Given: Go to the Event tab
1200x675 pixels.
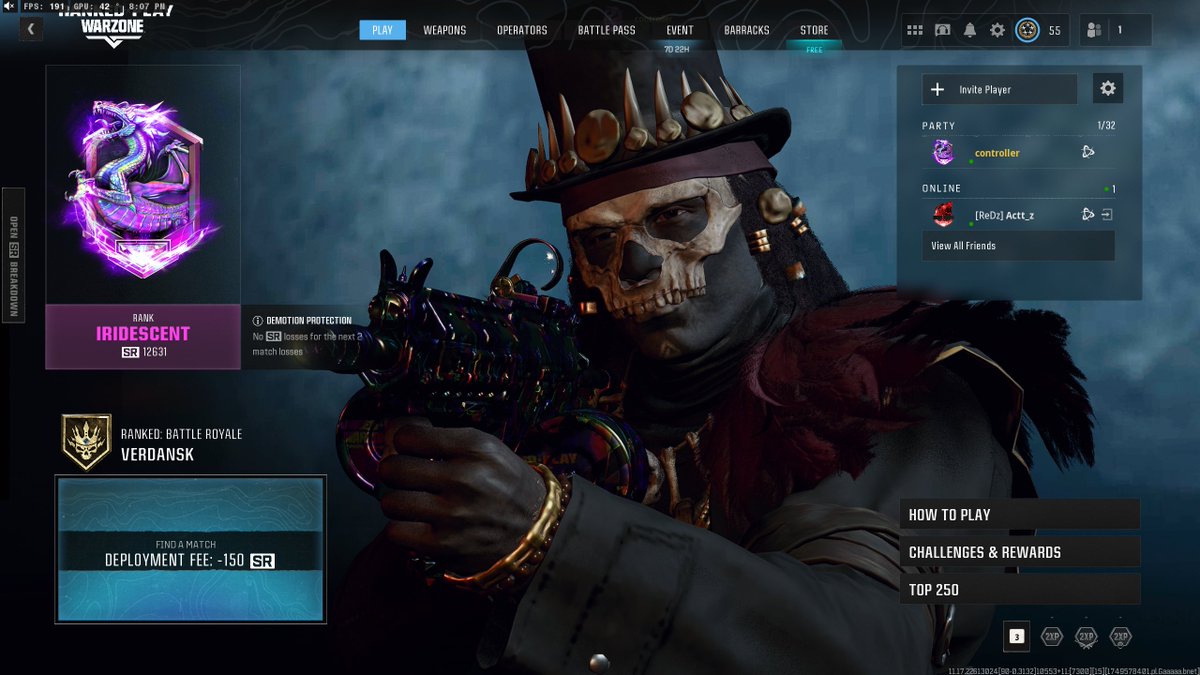Looking at the screenshot, I should click(680, 30).
